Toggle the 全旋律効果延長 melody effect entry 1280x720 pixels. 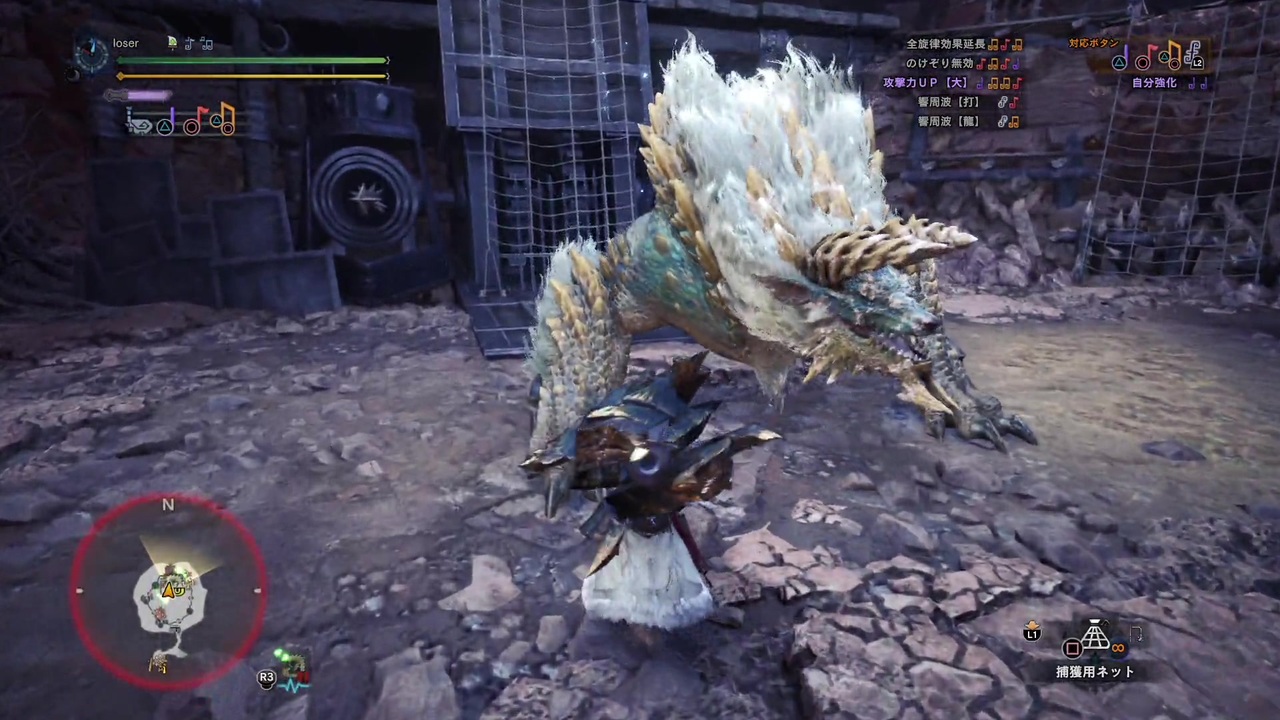pyautogui.click(x=948, y=44)
